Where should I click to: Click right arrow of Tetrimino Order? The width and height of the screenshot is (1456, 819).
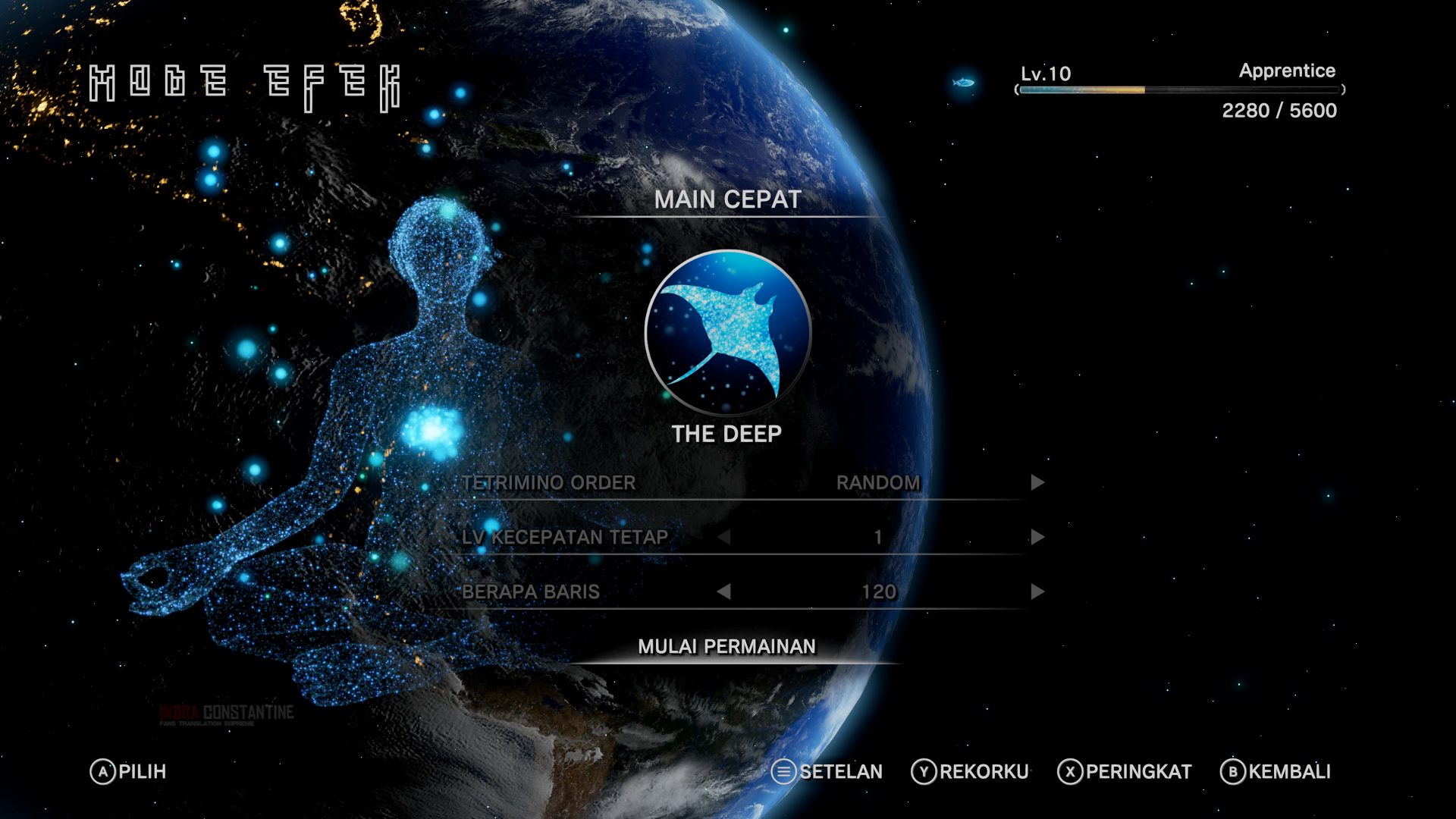(1037, 483)
